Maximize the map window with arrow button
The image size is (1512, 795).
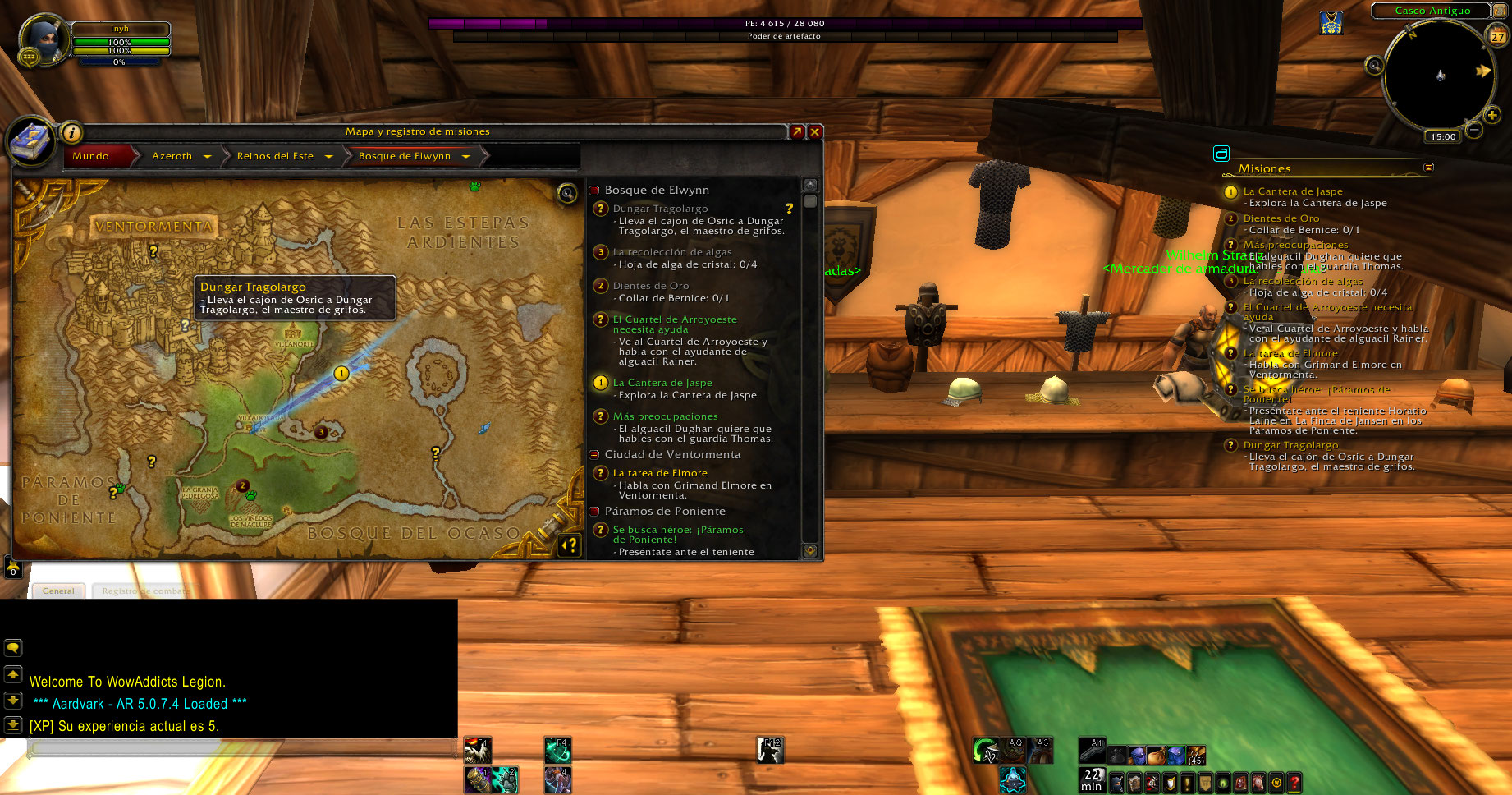click(796, 131)
